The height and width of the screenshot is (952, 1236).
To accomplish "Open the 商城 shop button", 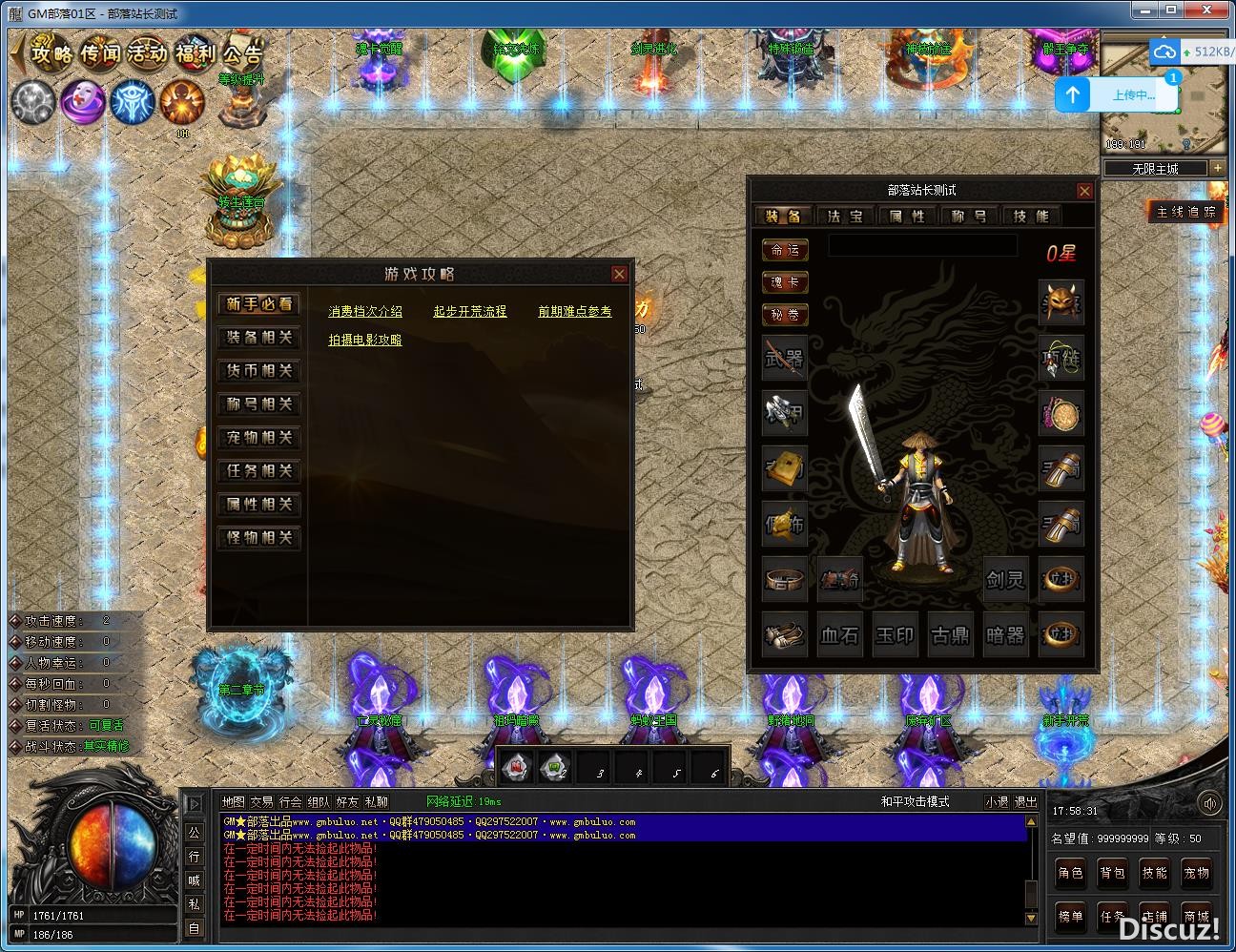I will coord(1196,916).
